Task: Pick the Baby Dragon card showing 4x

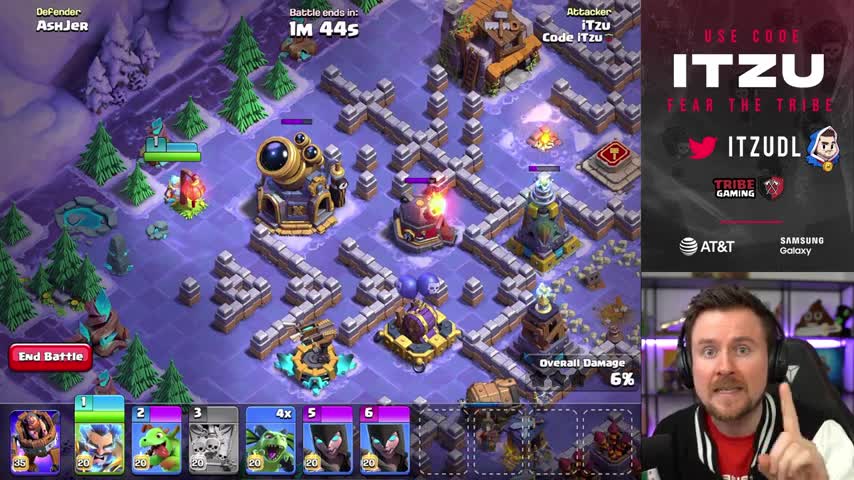Action: click(270, 440)
